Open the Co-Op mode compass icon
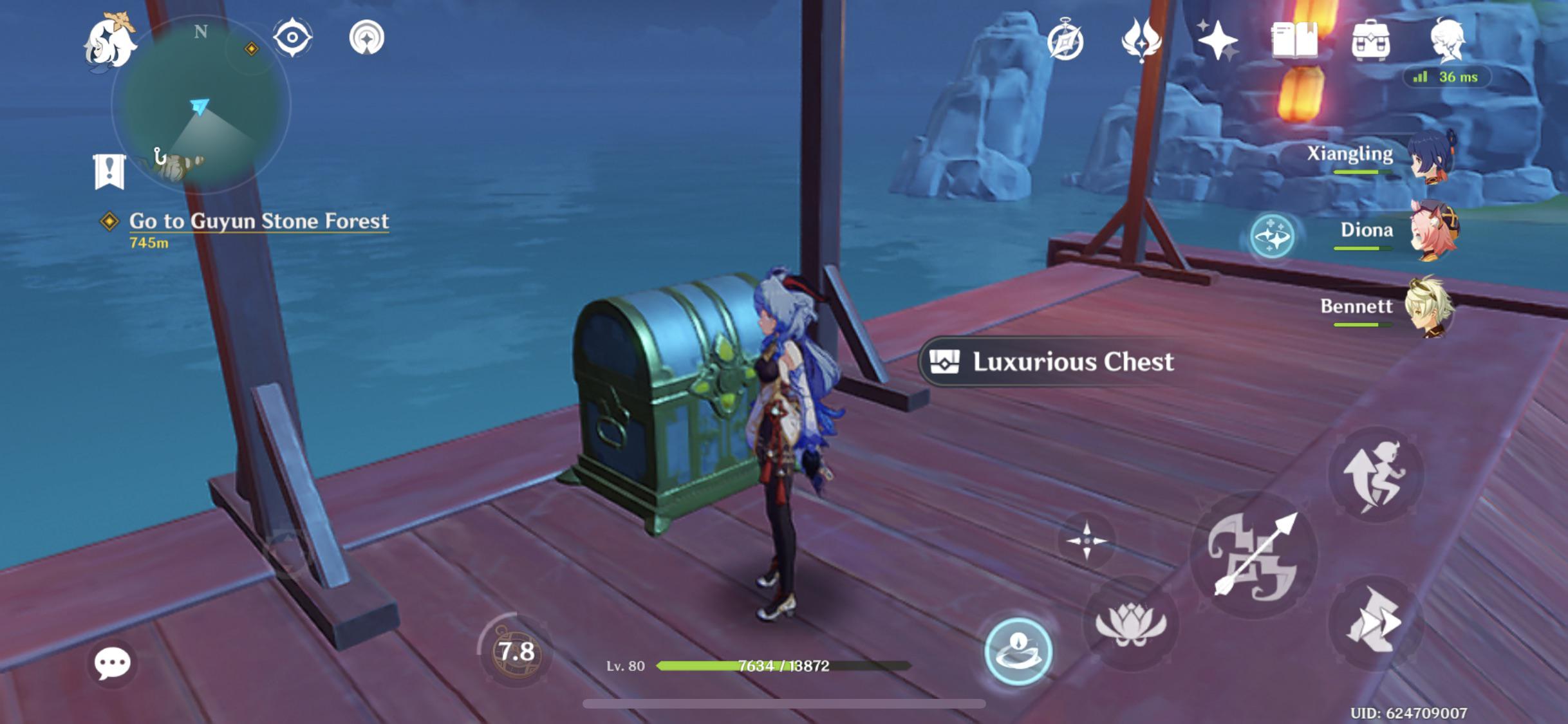The image size is (1568, 724). tap(1065, 40)
